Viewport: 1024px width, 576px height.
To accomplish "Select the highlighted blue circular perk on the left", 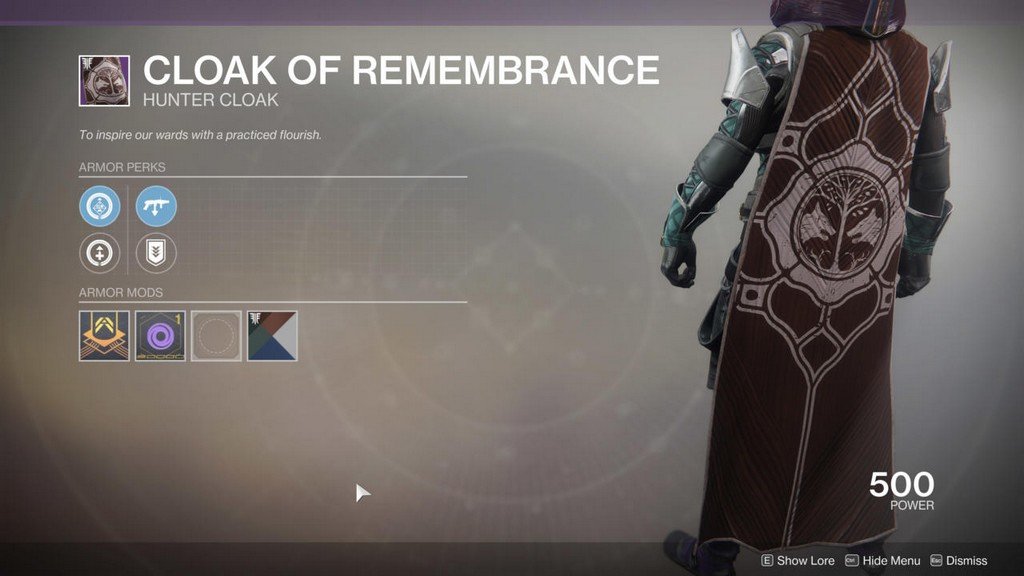I will (x=100, y=207).
